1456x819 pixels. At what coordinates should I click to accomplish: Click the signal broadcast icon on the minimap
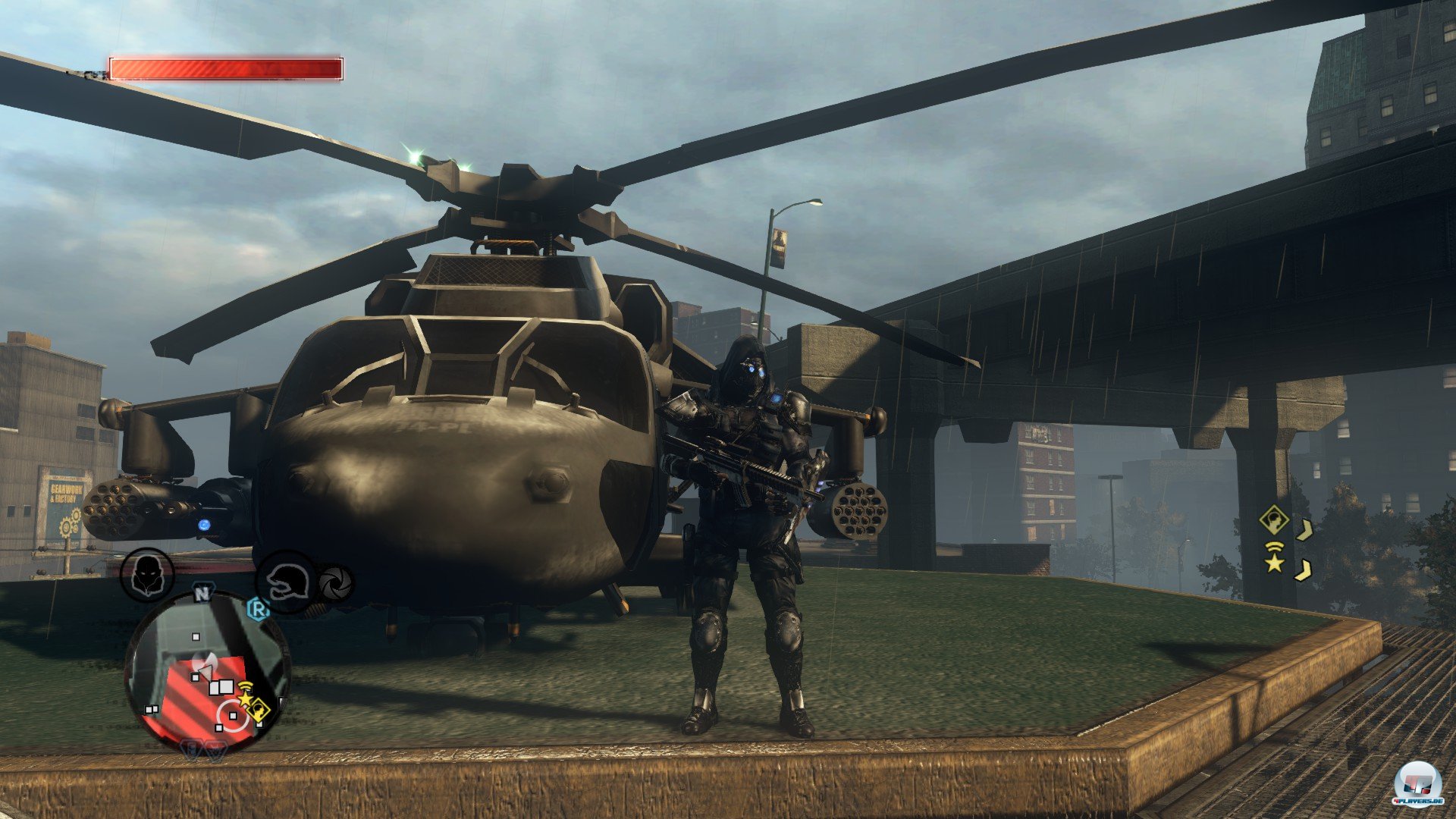[245, 686]
